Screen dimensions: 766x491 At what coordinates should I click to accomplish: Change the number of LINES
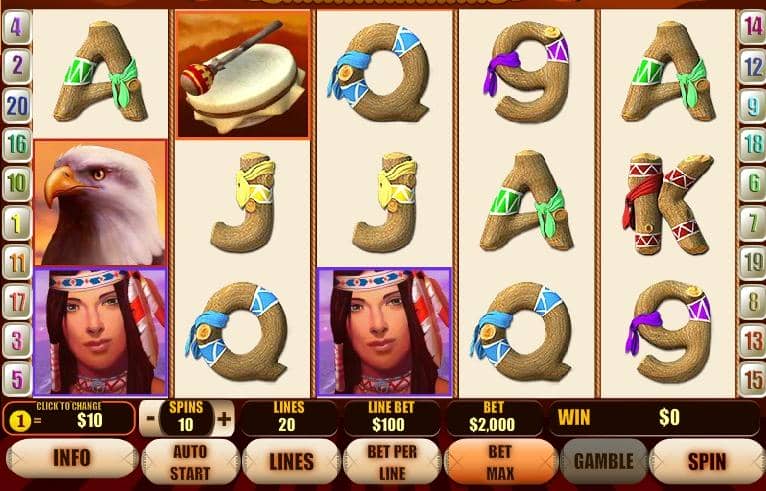click(x=291, y=461)
